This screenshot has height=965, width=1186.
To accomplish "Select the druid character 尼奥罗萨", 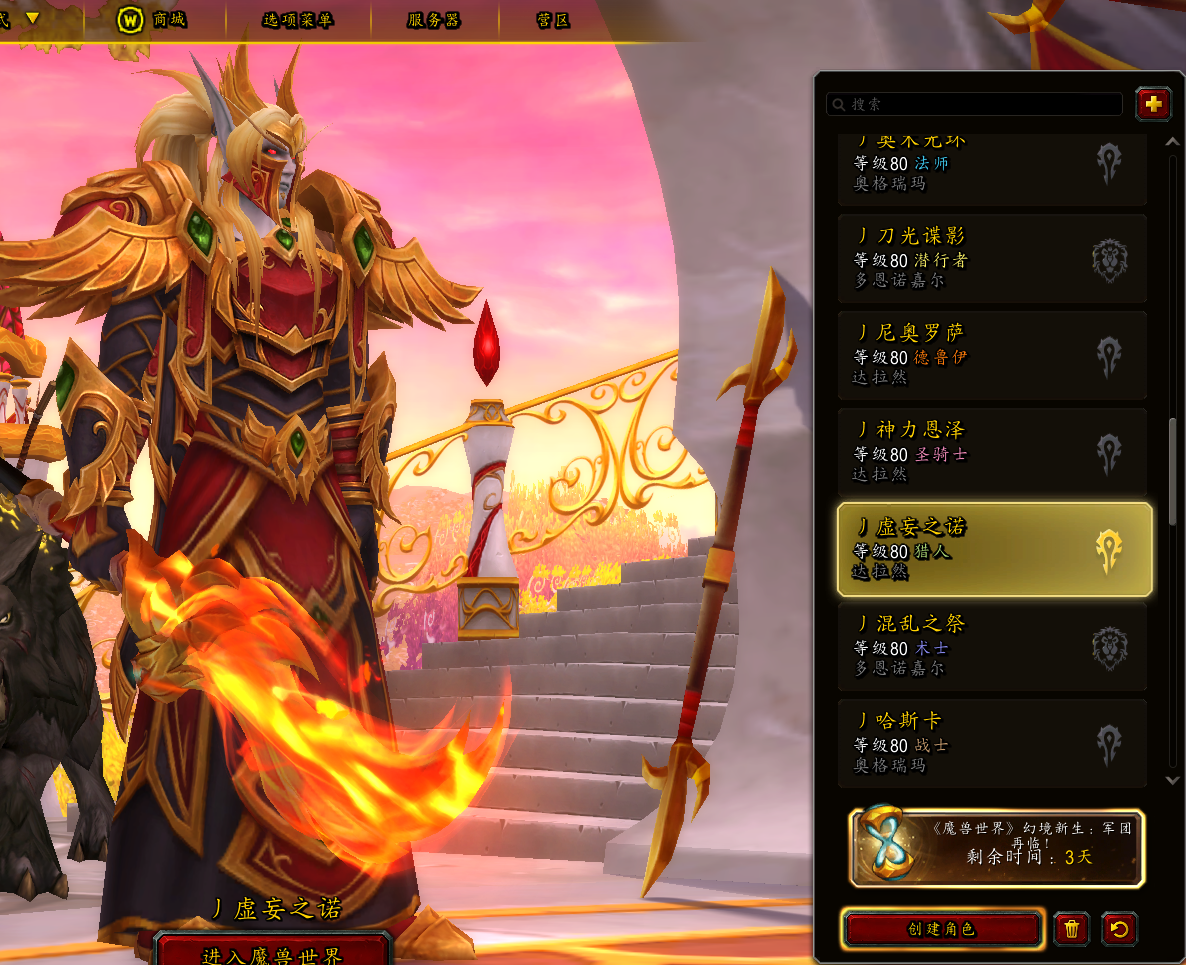I will point(992,355).
